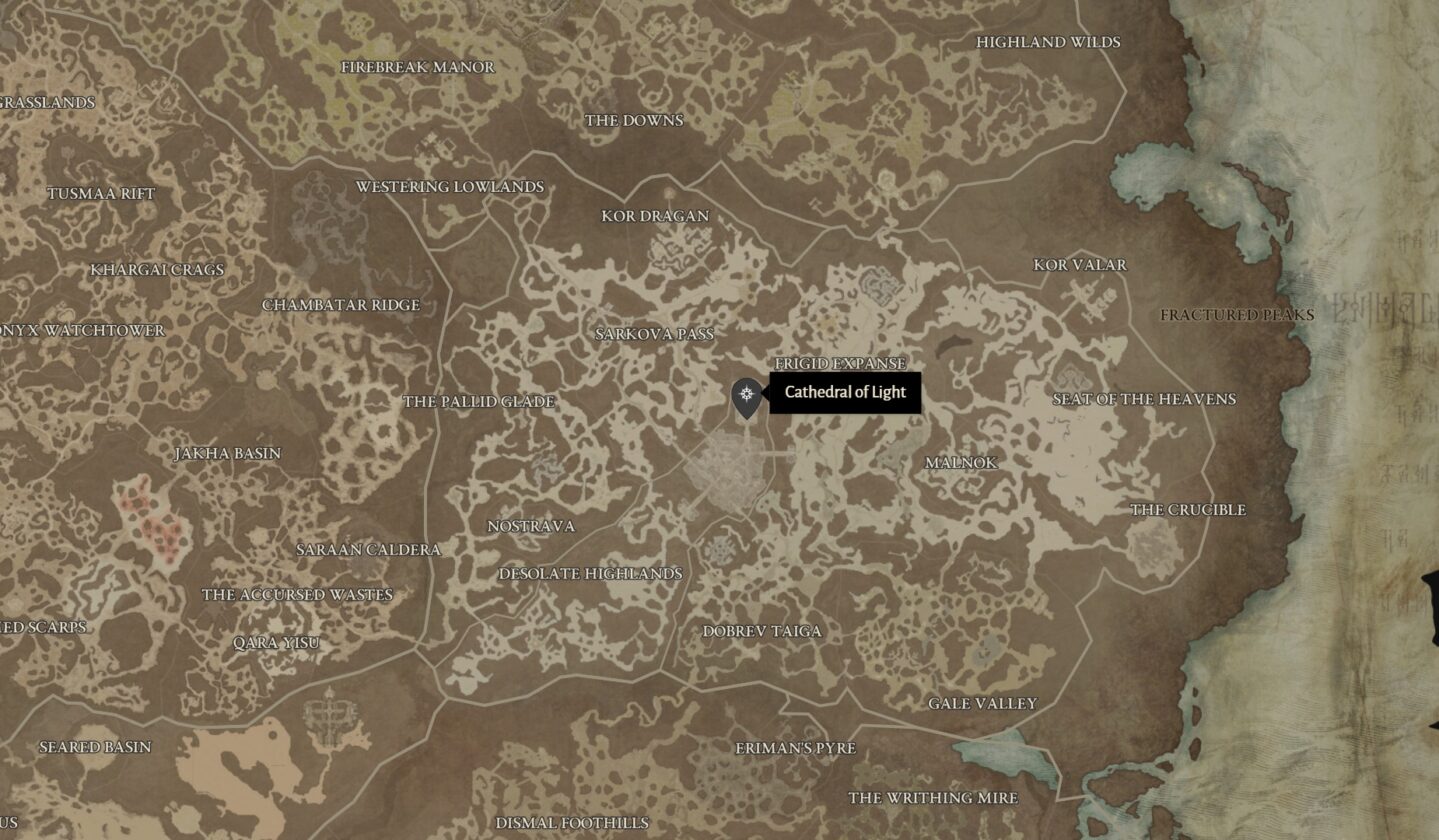Open the Seat of the Heavens area
Viewport: 1439px width, 840px height.
[x=1144, y=398]
